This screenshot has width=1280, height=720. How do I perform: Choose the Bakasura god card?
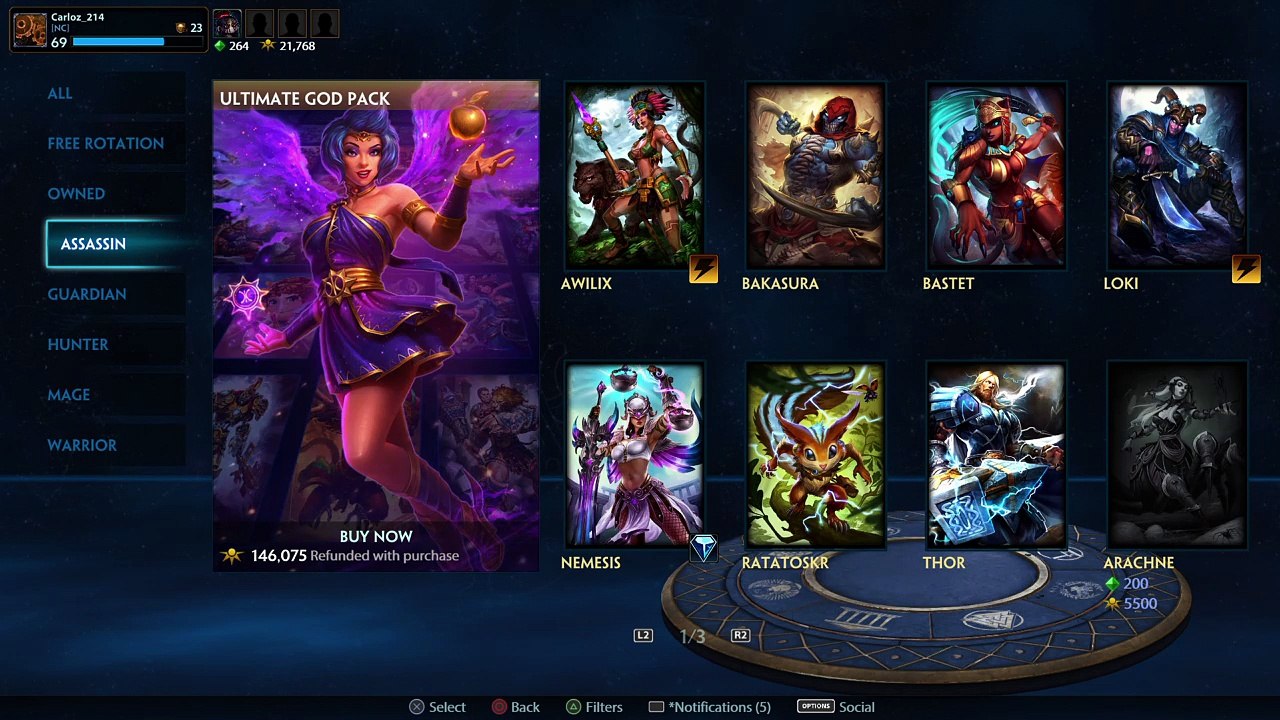[x=815, y=177]
